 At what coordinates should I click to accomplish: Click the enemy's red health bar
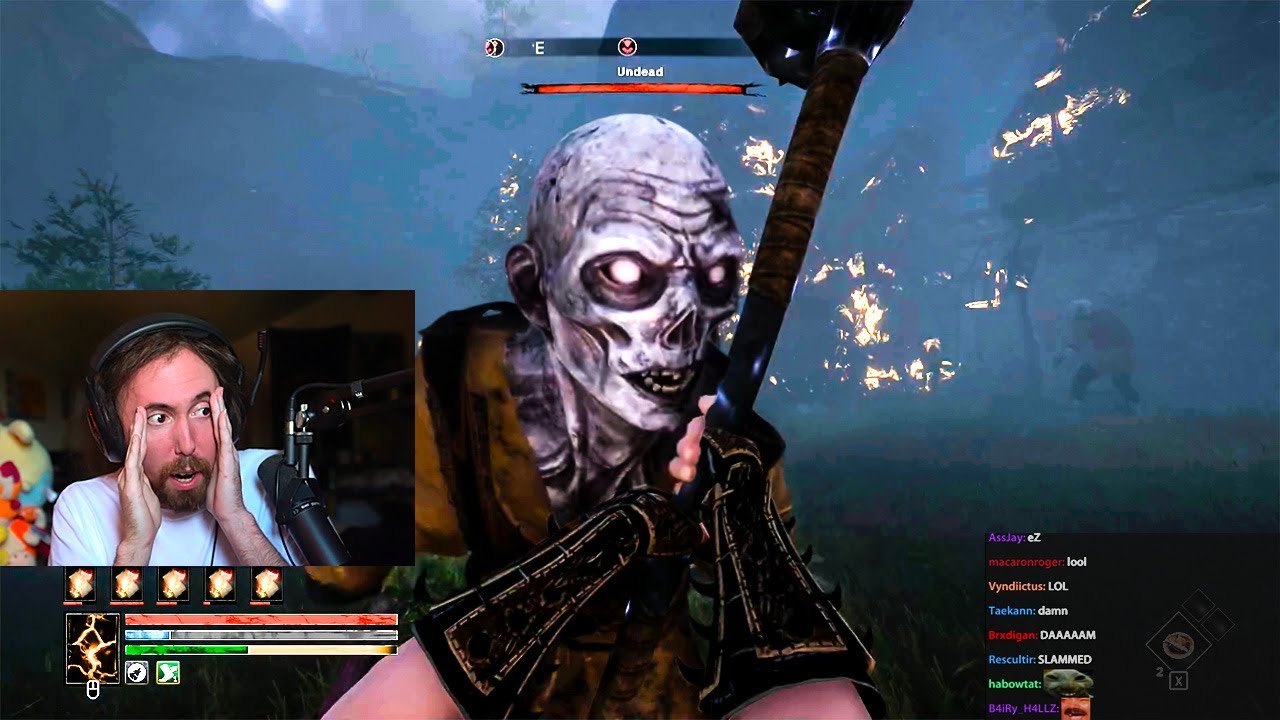640,89
